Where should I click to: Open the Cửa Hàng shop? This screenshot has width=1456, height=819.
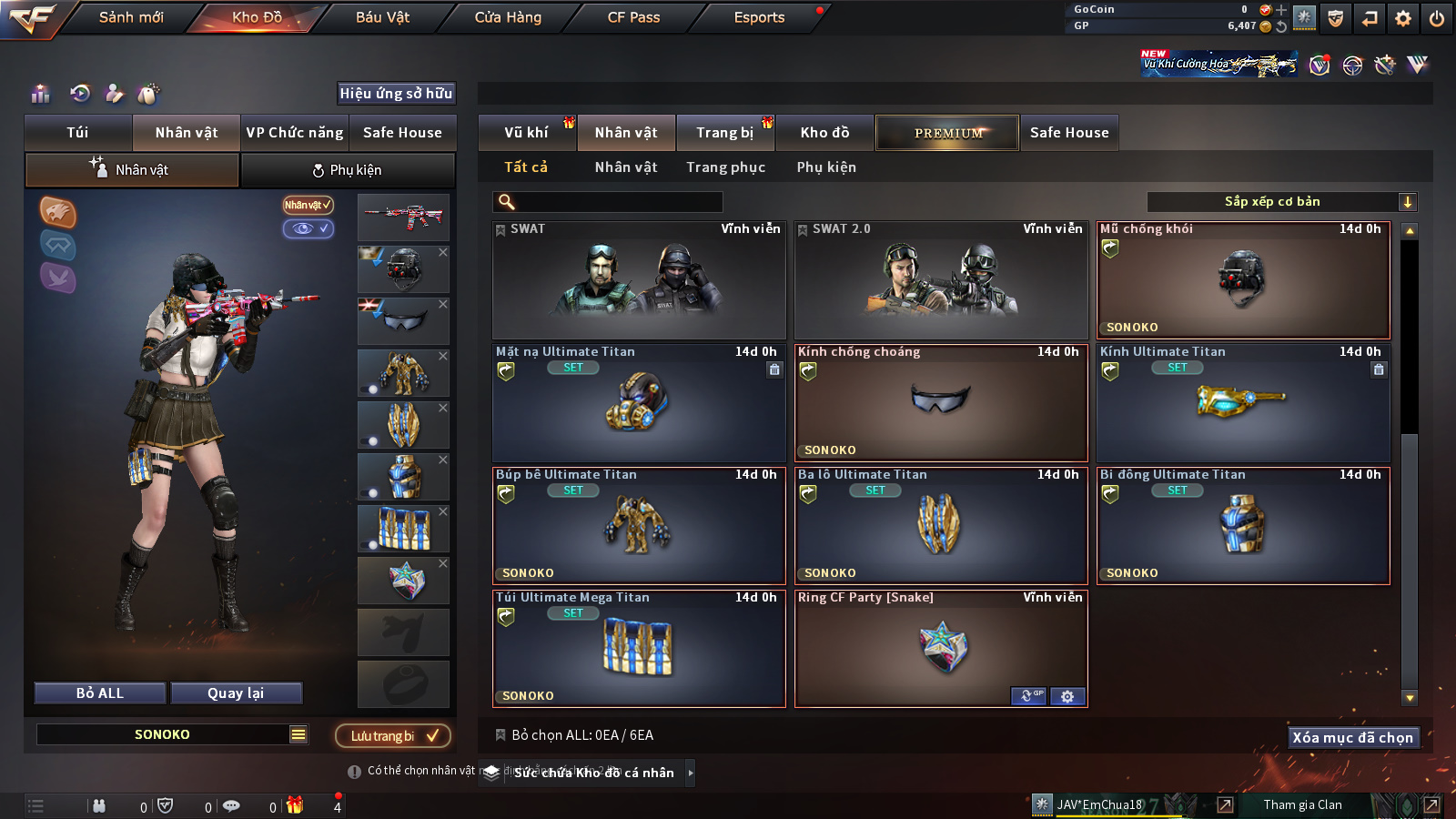(508, 17)
